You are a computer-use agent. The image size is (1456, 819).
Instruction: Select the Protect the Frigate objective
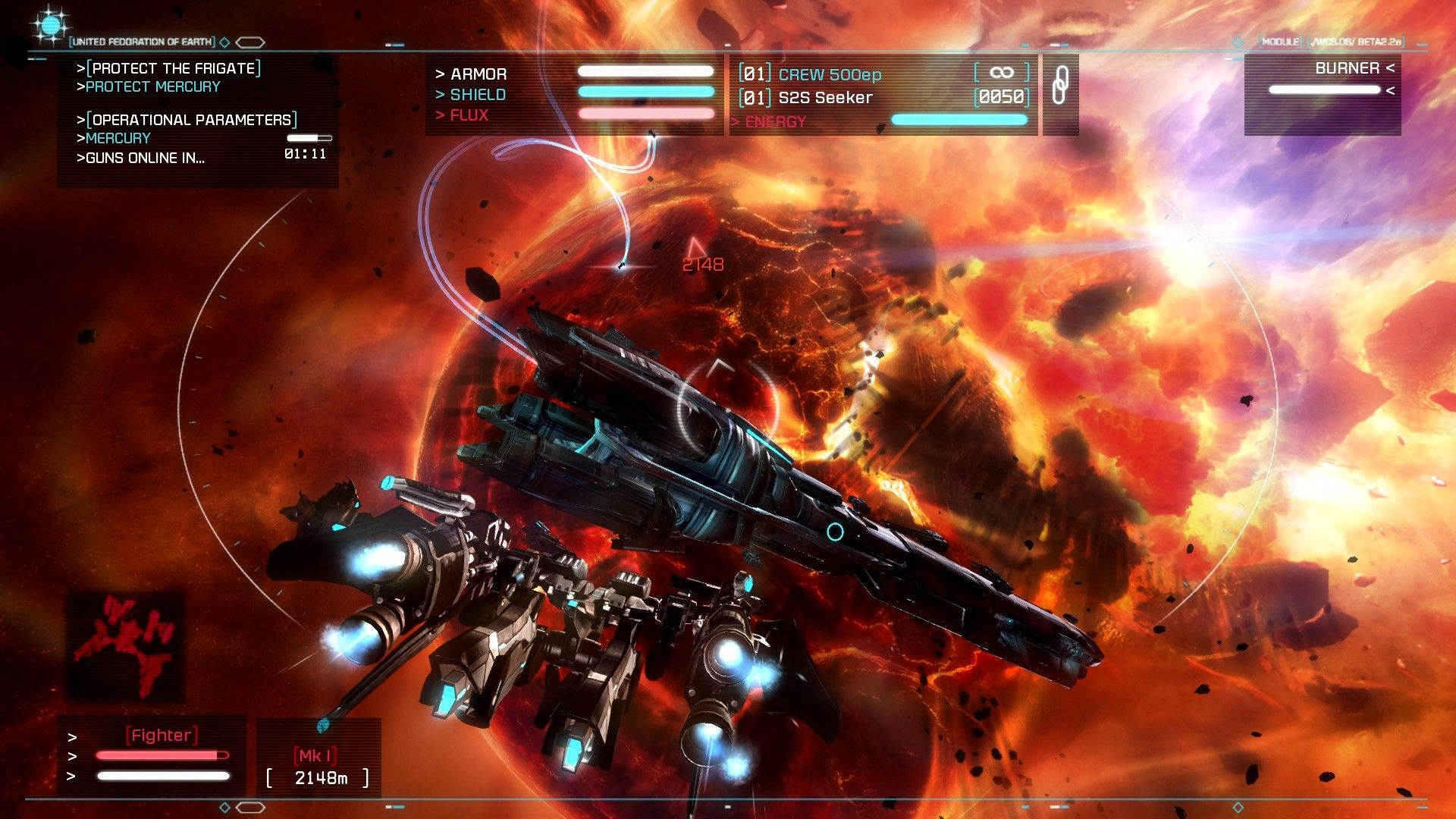(174, 68)
